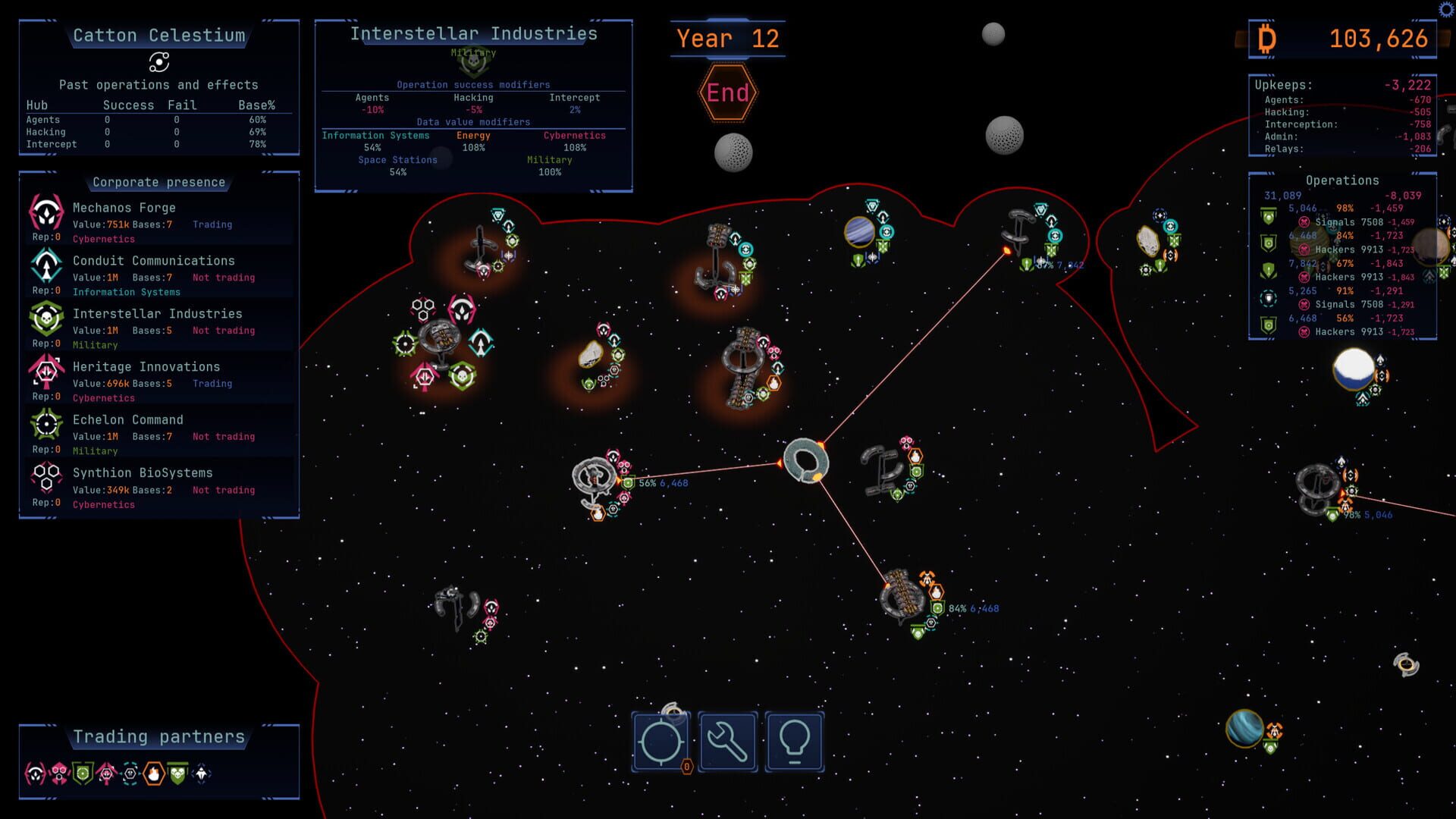Select the Heritage Innovations faction icon
Screen dimensions: 1456x819
pos(45,372)
